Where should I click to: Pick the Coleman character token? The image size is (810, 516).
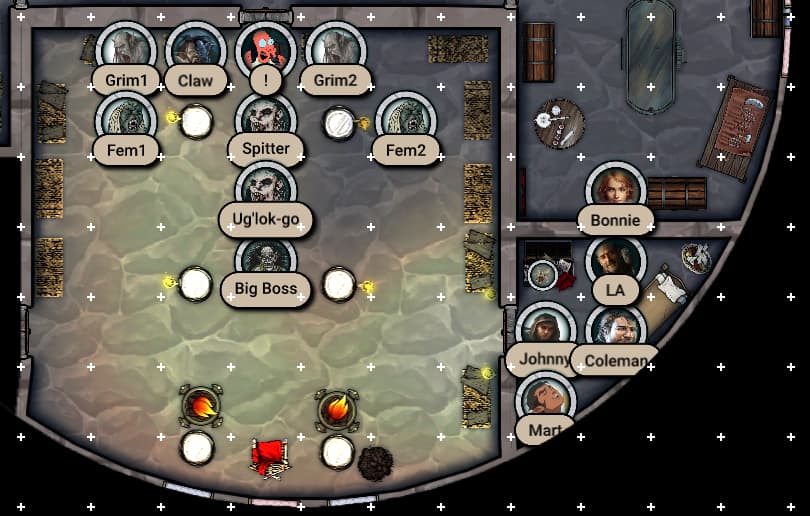click(616, 330)
